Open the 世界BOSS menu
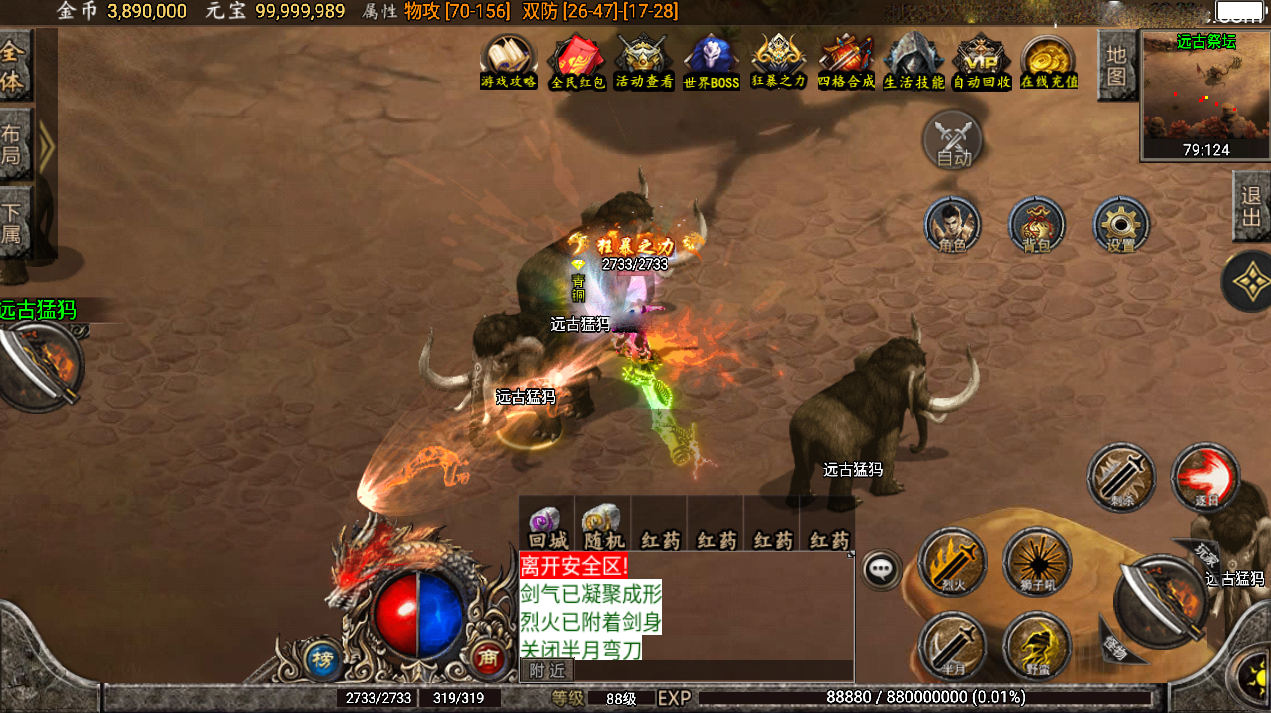This screenshot has width=1271, height=713. click(x=711, y=62)
